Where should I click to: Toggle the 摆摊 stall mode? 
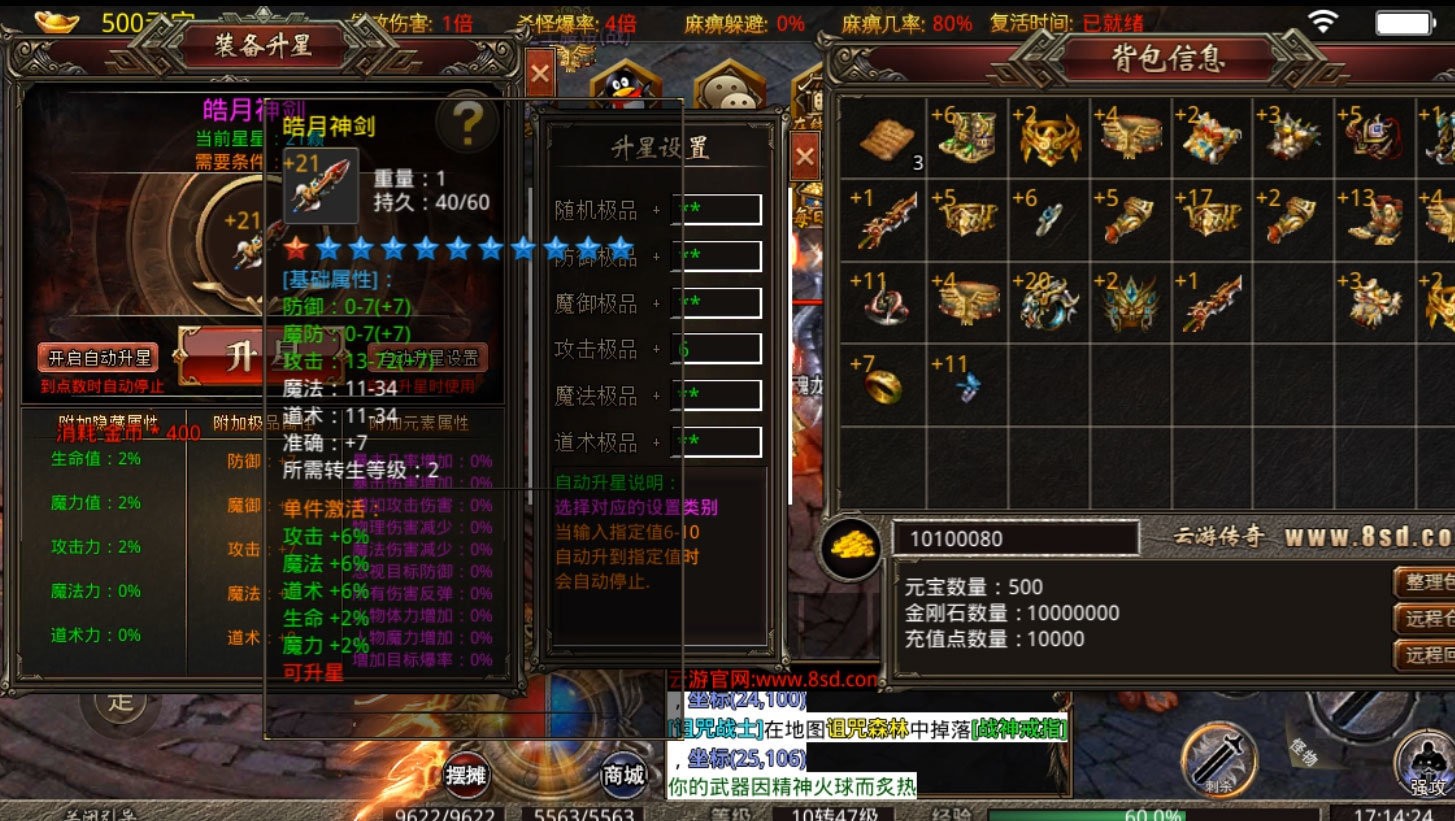(466, 777)
